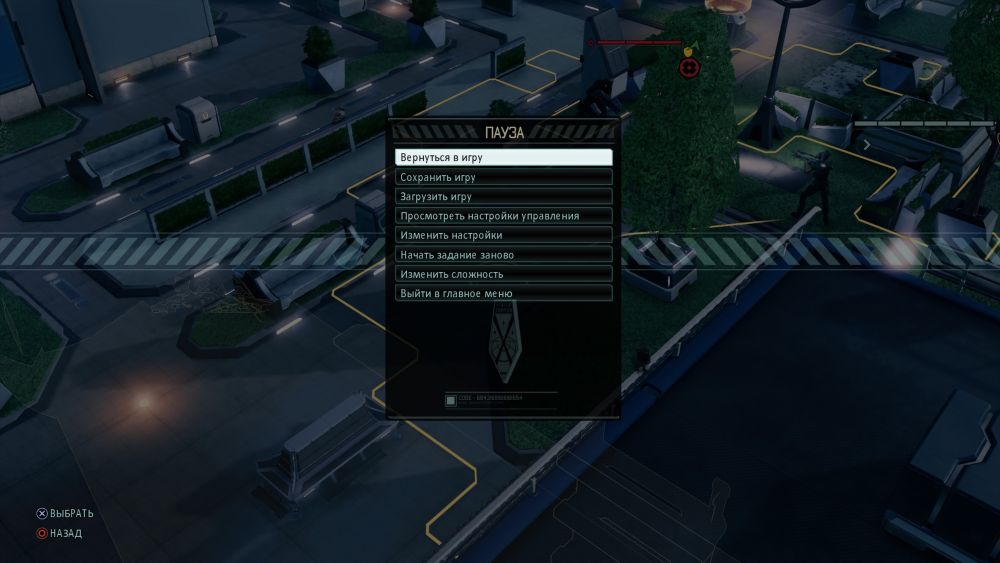
Task: Click 'Выйти в главное меню'
Action: pos(503,294)
